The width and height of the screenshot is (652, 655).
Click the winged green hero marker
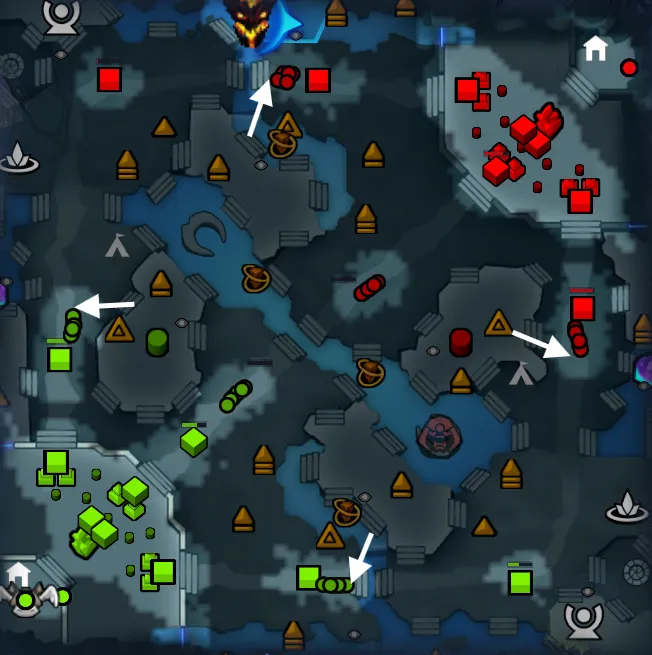pos(26,600)
